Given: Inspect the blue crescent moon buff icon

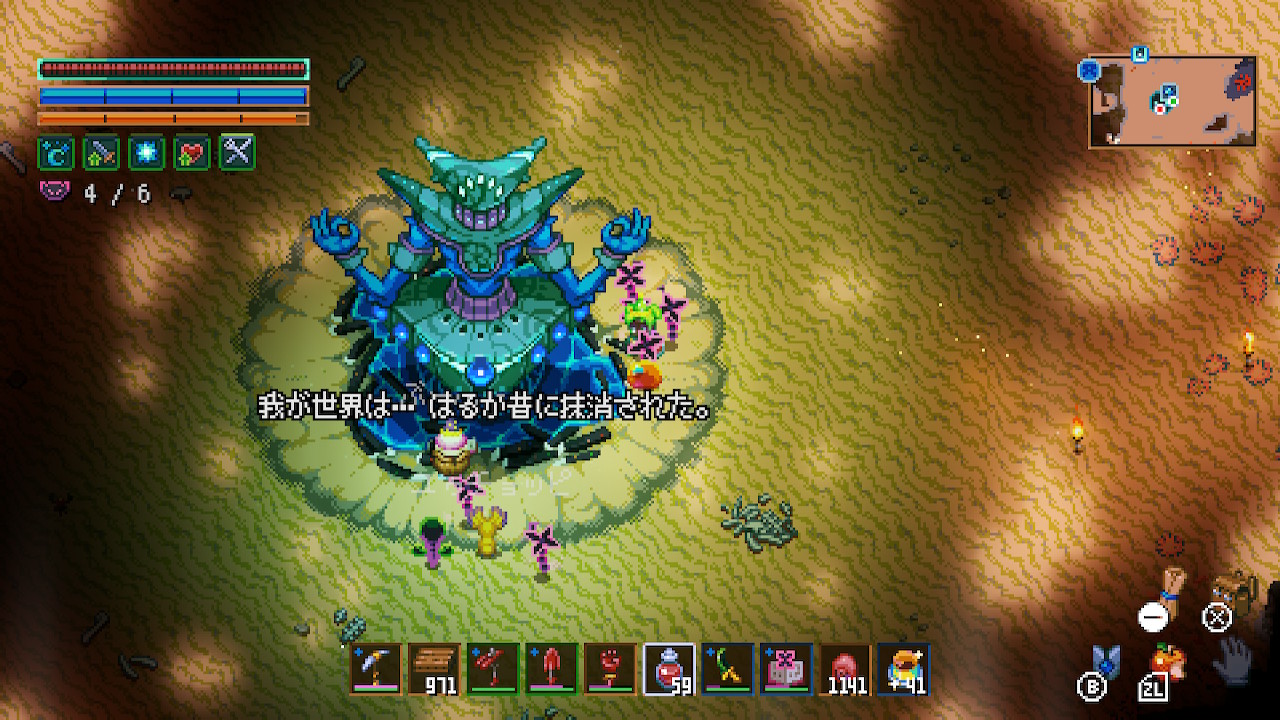Looking at the screenshot, I should pos(56,153).
